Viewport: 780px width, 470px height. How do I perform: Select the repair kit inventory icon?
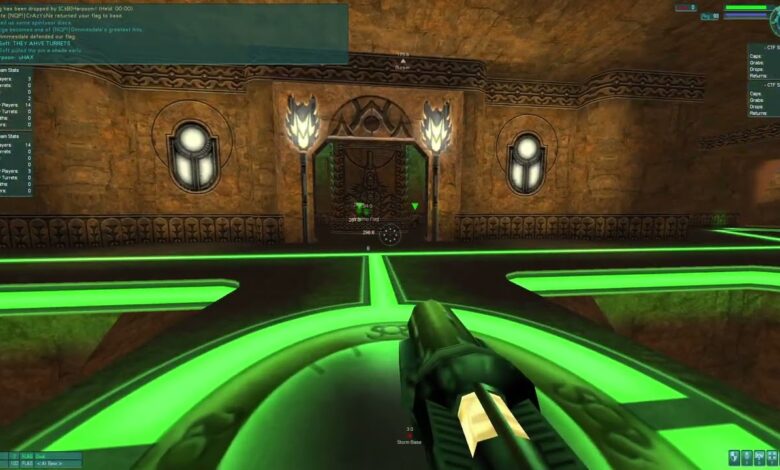pos(771,457)
